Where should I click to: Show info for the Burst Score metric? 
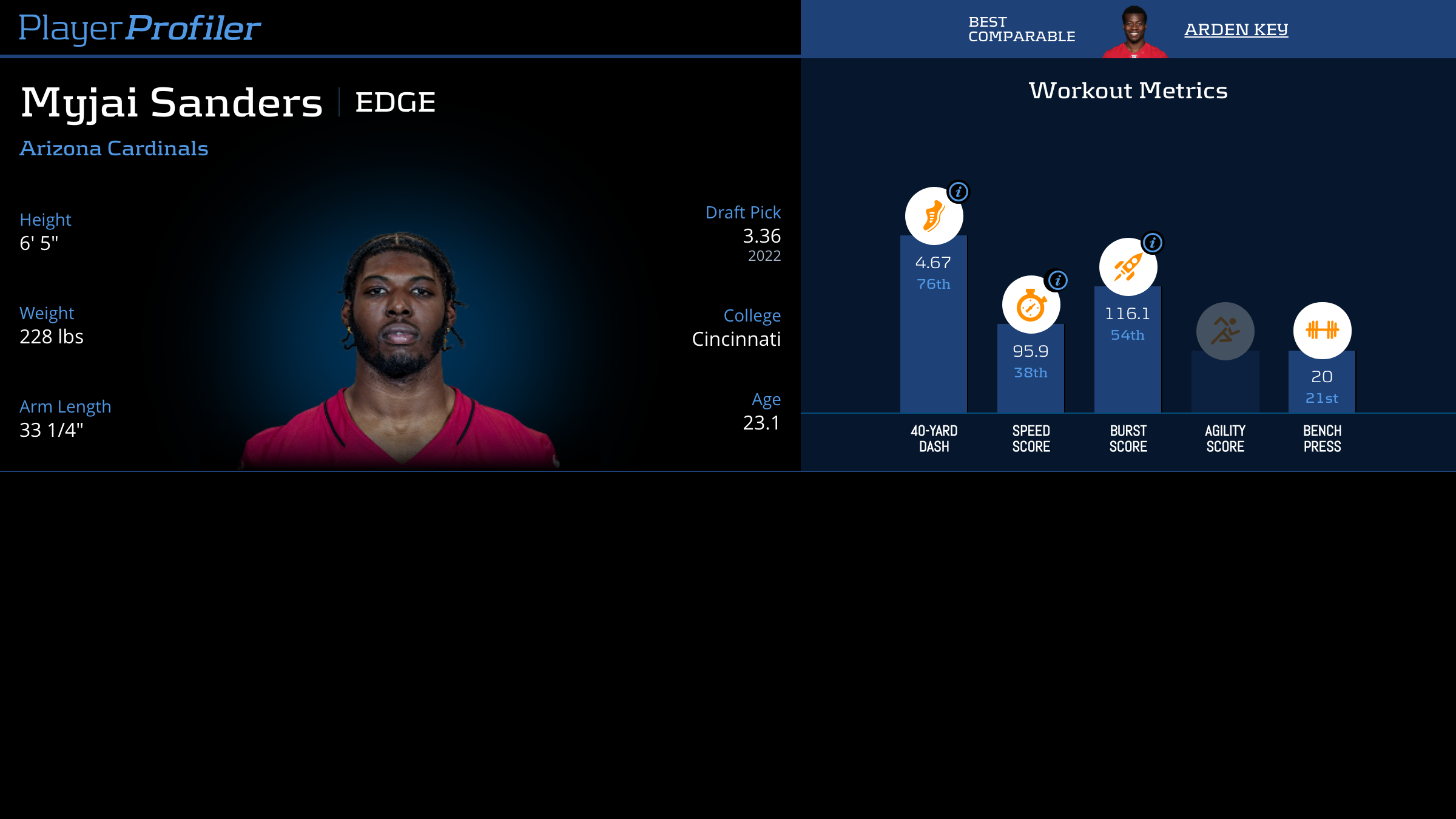pos(1153,243)
